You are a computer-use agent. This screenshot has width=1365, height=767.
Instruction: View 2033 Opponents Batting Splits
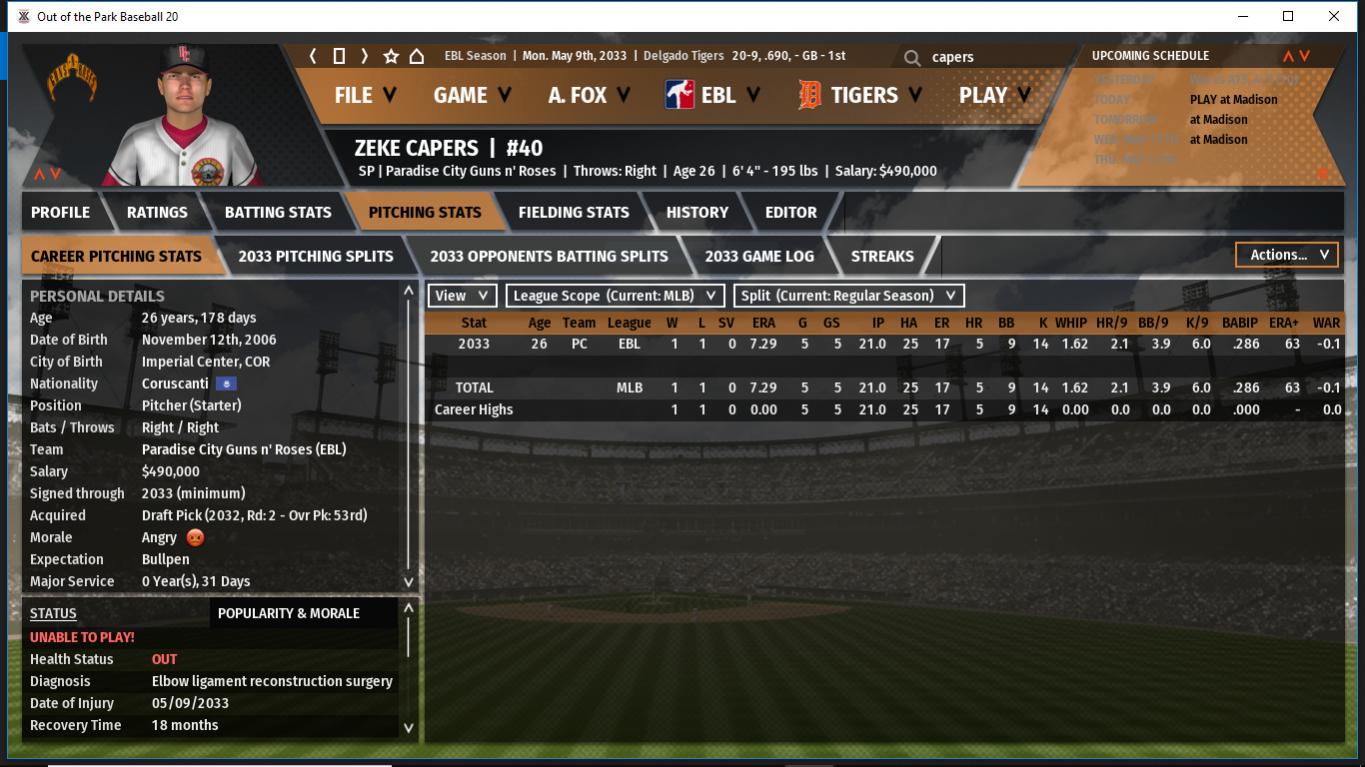tap(549, 256)
